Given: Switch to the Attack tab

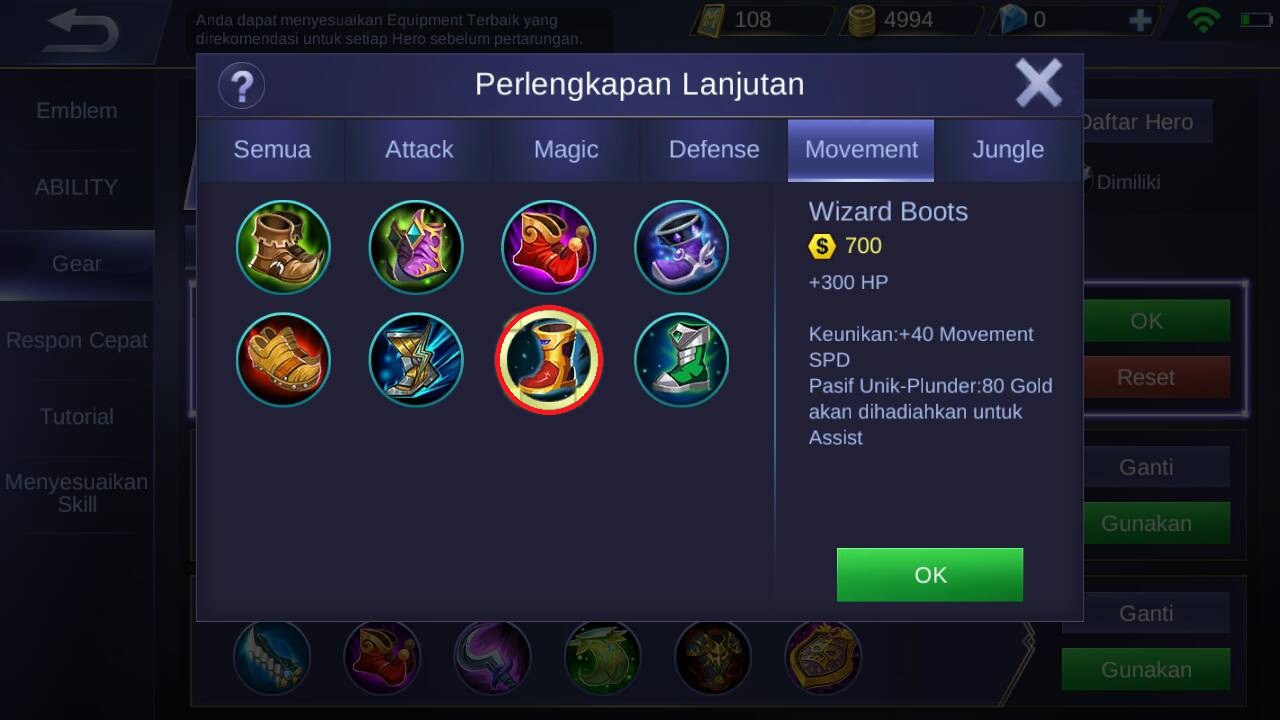Looking at the screenshot, I should [x=419, y=150].
